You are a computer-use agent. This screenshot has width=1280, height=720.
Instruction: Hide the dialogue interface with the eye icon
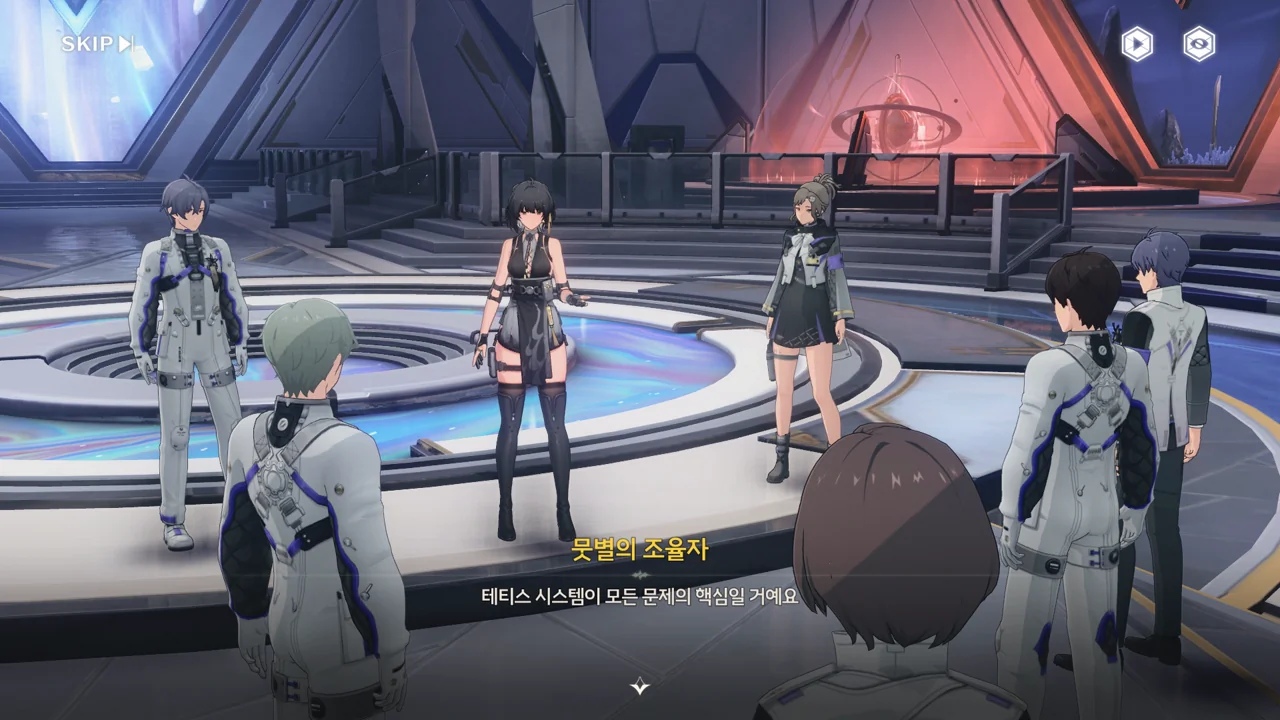point(1199,44)
